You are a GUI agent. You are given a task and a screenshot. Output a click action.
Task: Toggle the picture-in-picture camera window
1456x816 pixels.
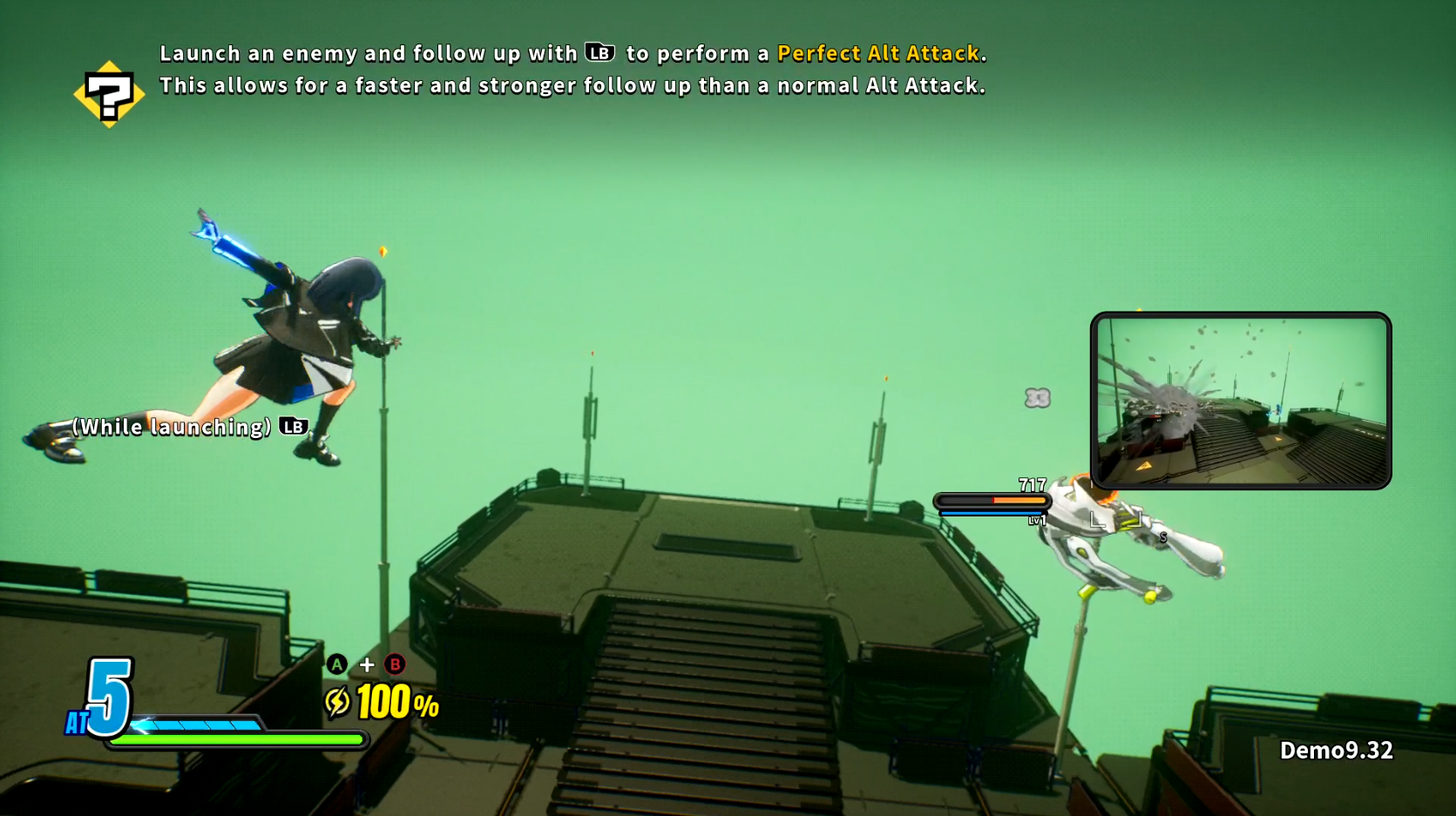click(x=1241, y=401)
